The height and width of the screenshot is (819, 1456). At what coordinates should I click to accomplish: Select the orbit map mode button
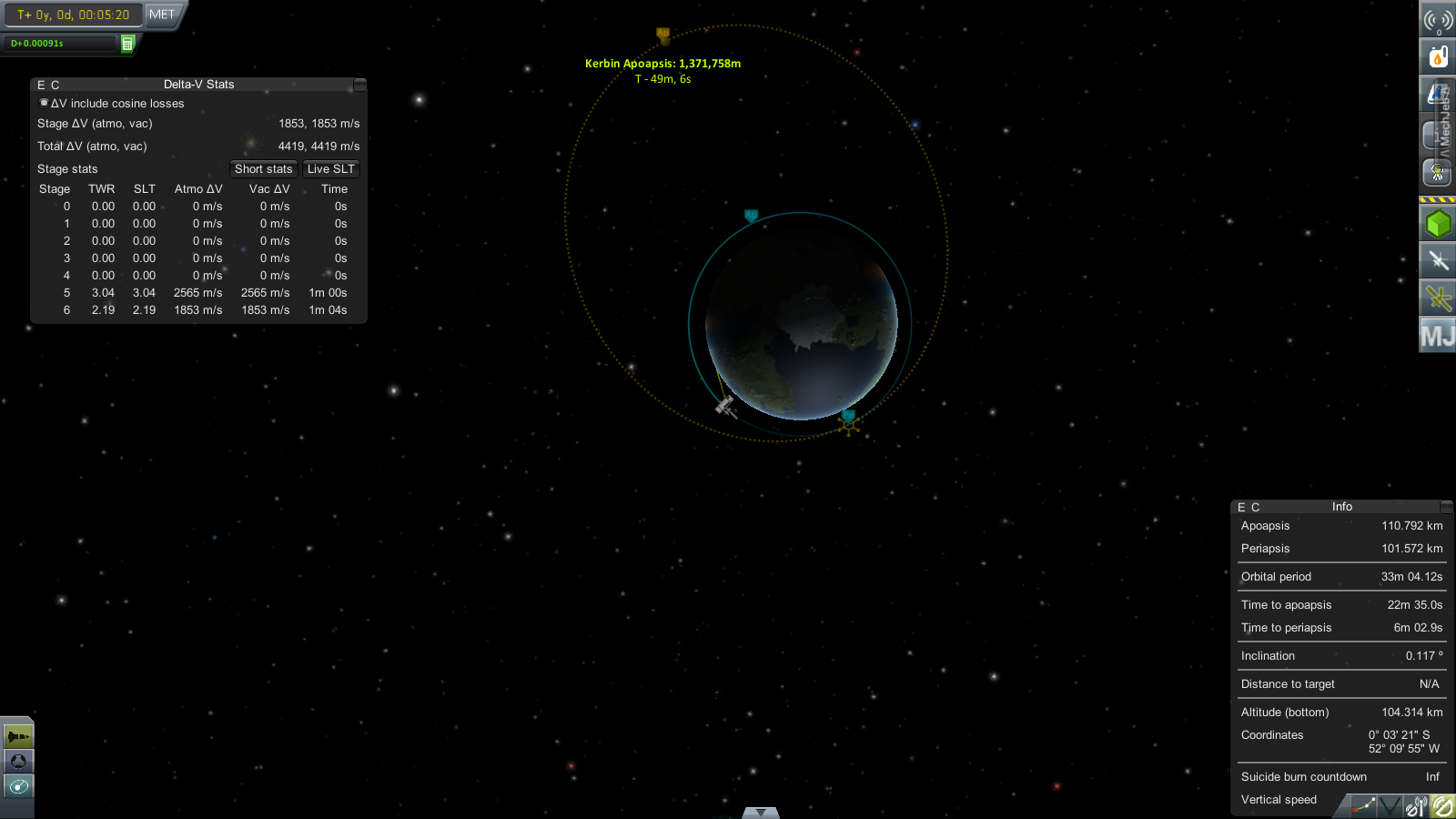point(18,786)
